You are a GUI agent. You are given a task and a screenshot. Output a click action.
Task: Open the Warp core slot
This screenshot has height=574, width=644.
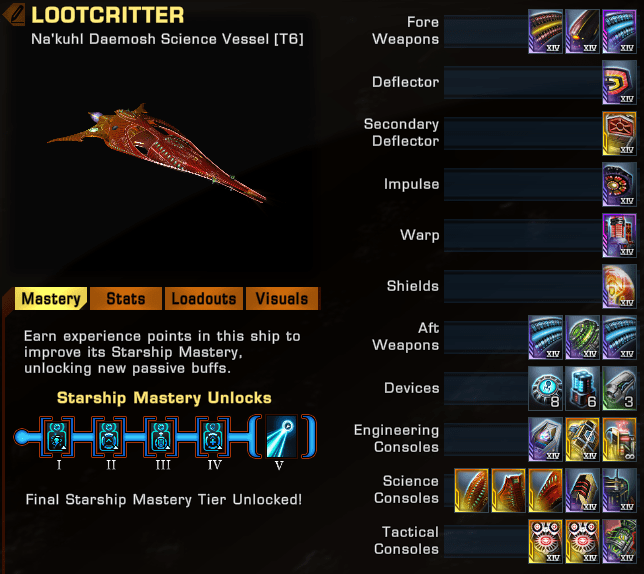coord(620,236)
